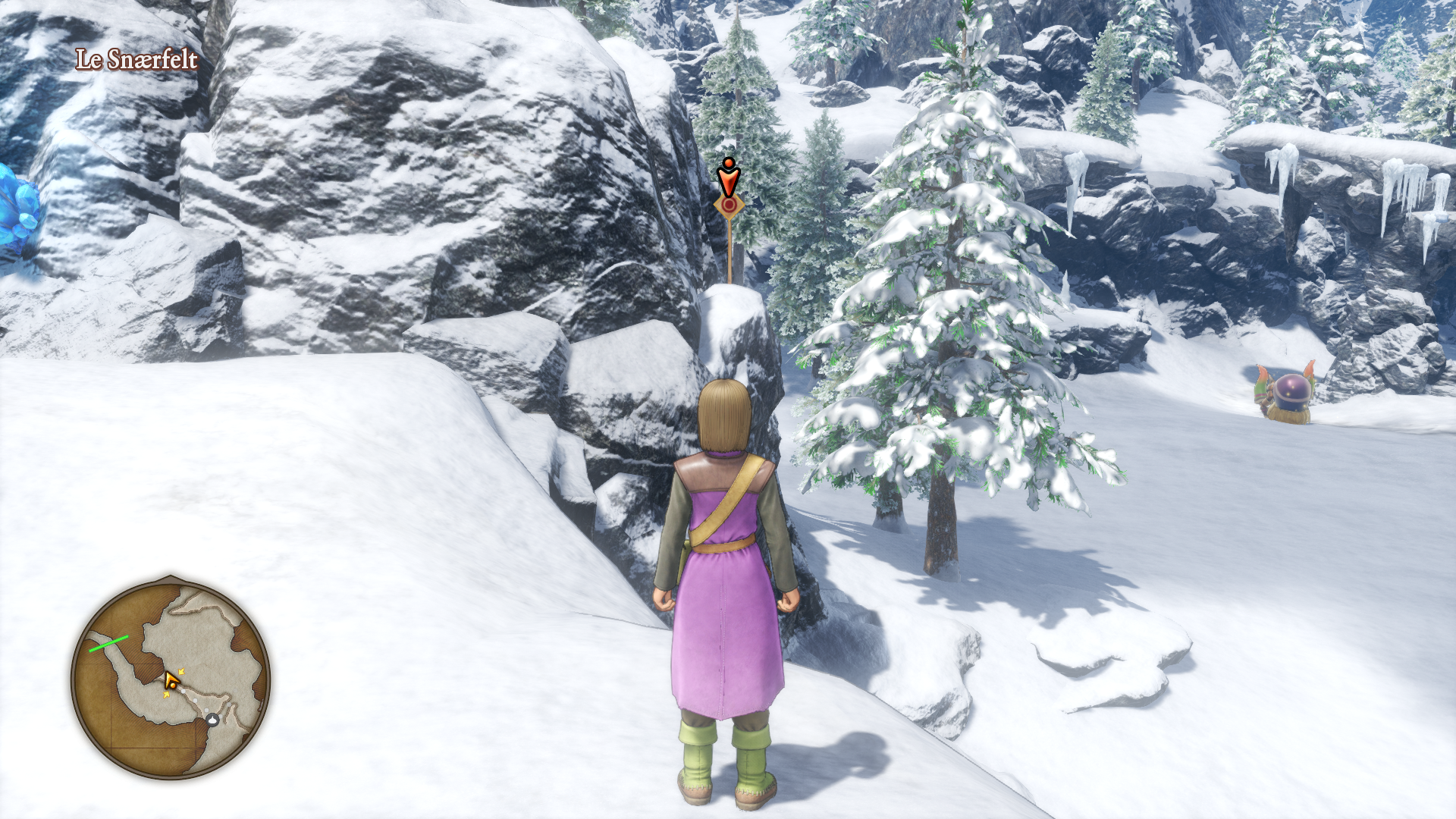Open the circular minimap
Viewport: 1456px width, 819px height.
[171, 677]
